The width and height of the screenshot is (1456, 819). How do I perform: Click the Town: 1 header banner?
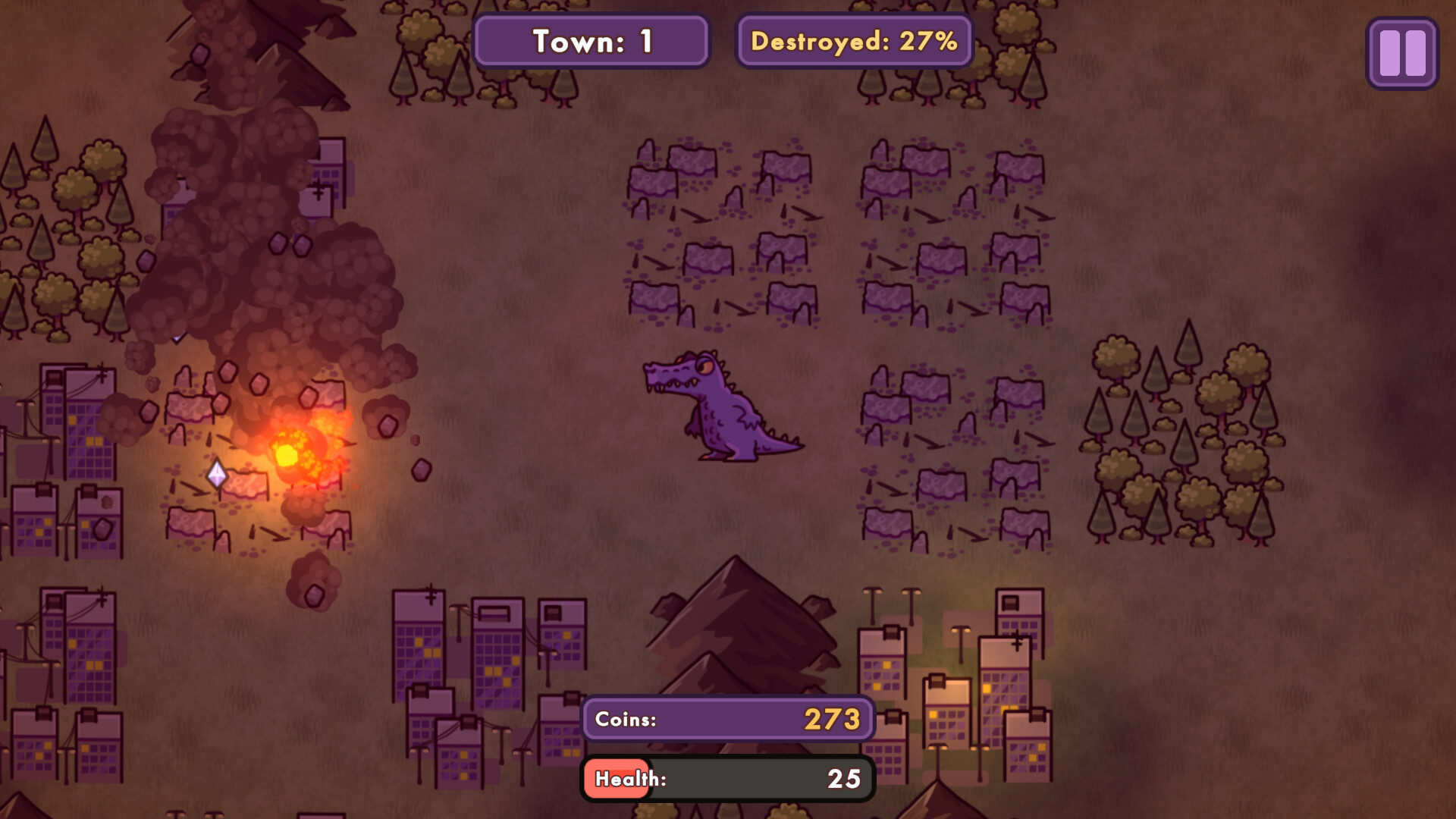click(591, 42)
